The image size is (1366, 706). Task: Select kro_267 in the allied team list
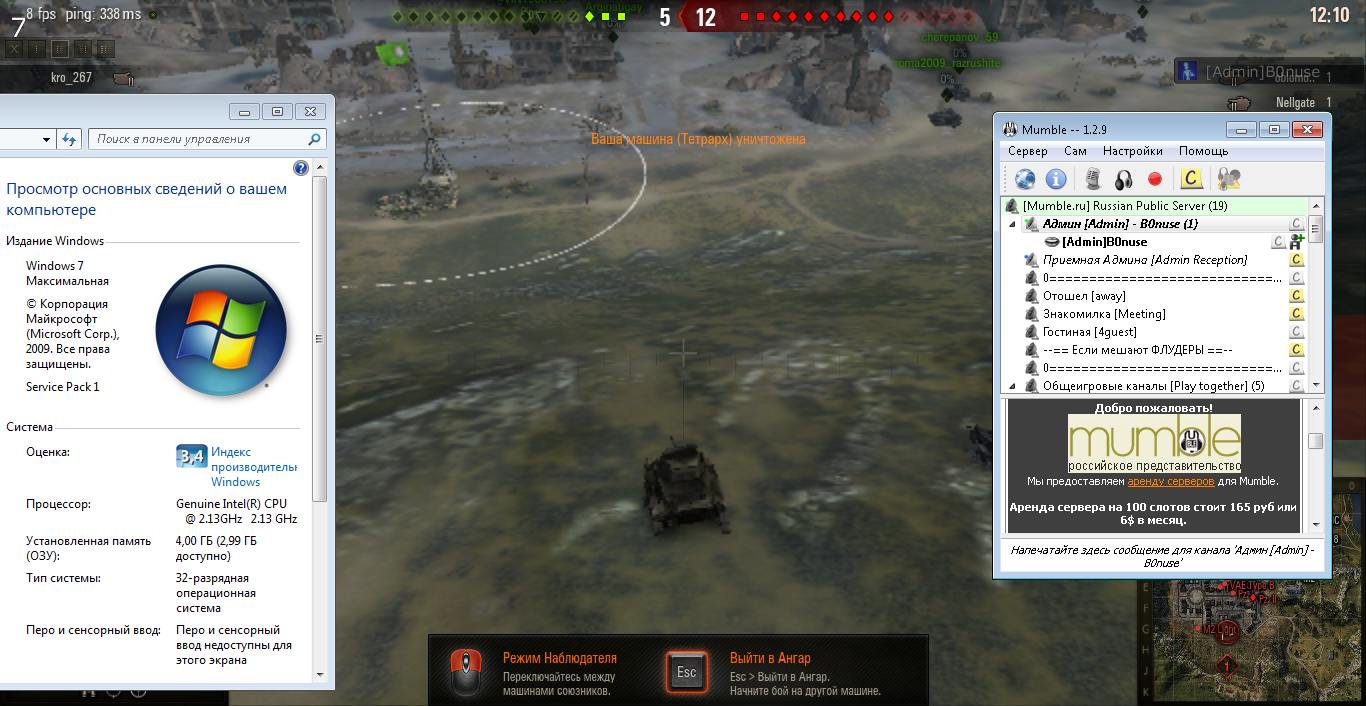click(x=71, y=78)
